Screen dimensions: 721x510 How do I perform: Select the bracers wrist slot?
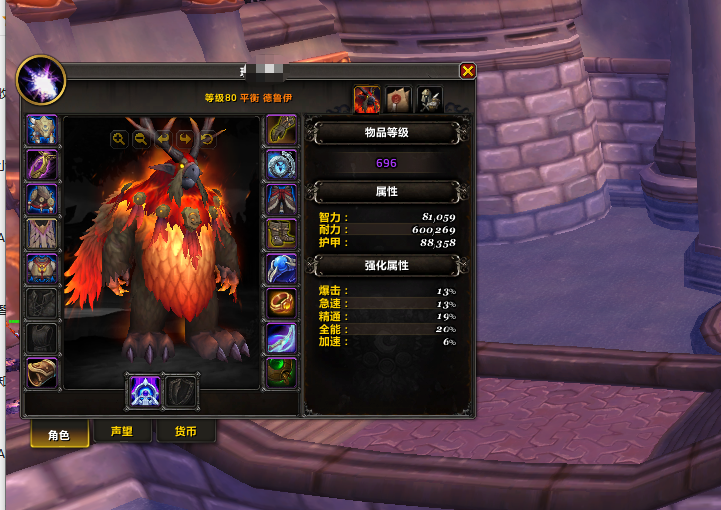coord(42,373)
